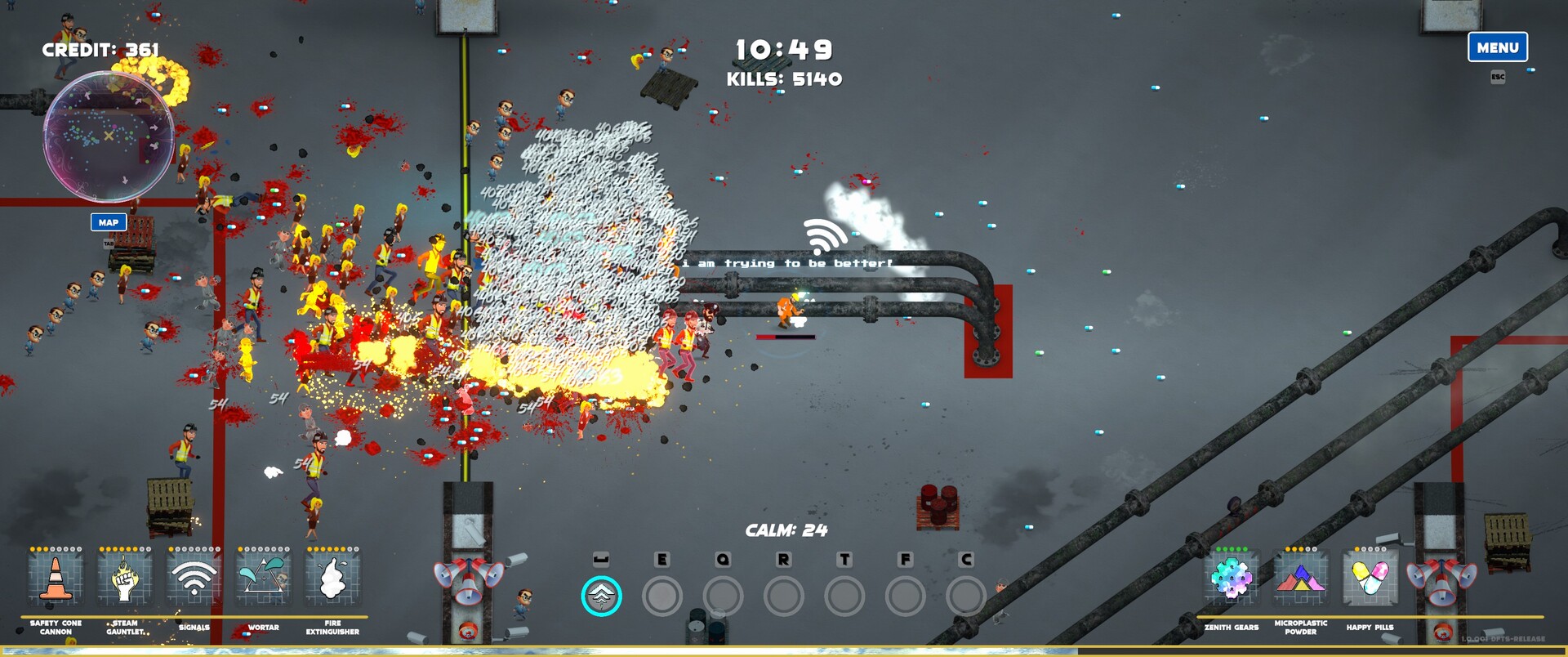Select the Mortar weapon icon

click(263, 579)
